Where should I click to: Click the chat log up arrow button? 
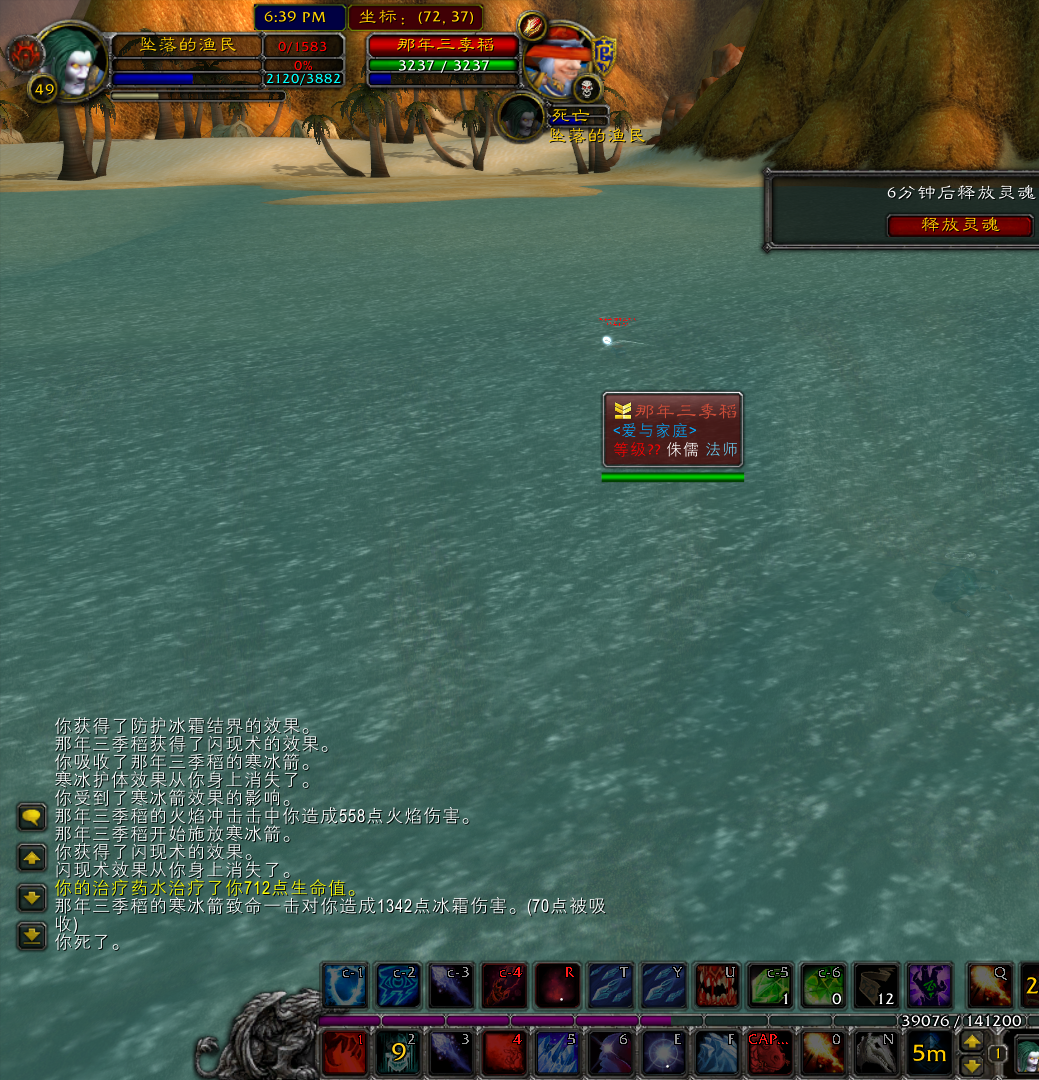32,858
